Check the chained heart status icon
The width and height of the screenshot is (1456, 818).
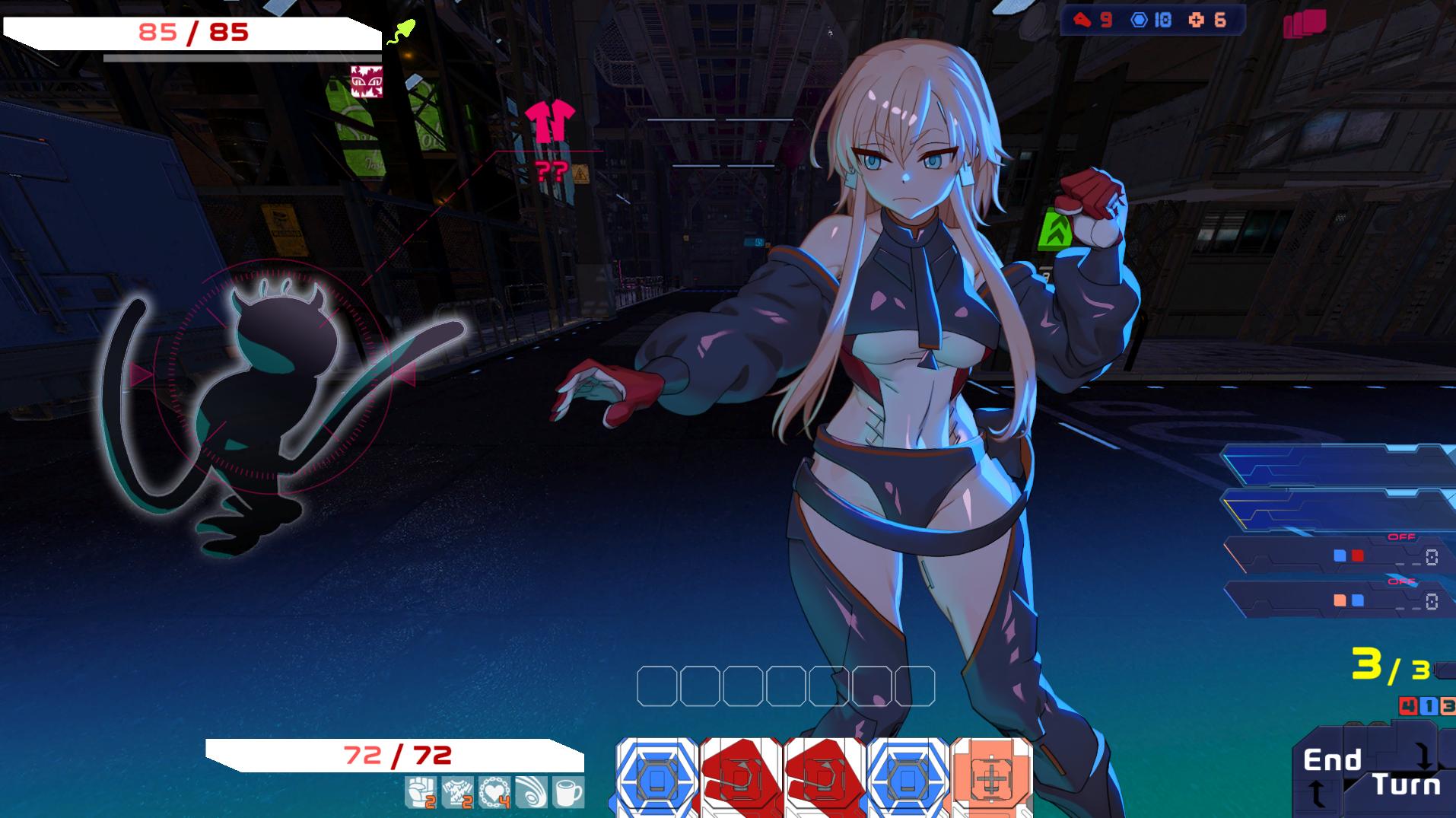[x=494, y=792]
